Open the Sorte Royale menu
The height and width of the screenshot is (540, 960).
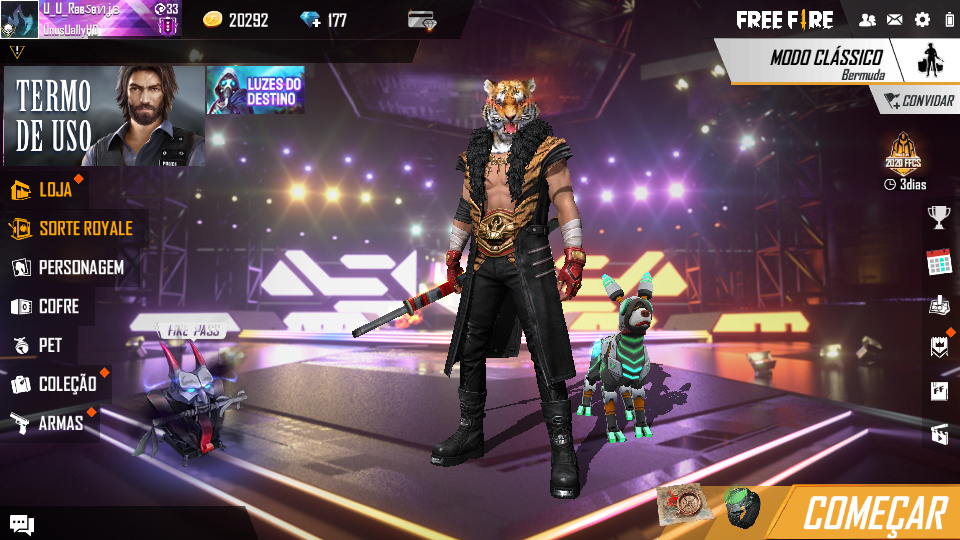tap(84, 228)
